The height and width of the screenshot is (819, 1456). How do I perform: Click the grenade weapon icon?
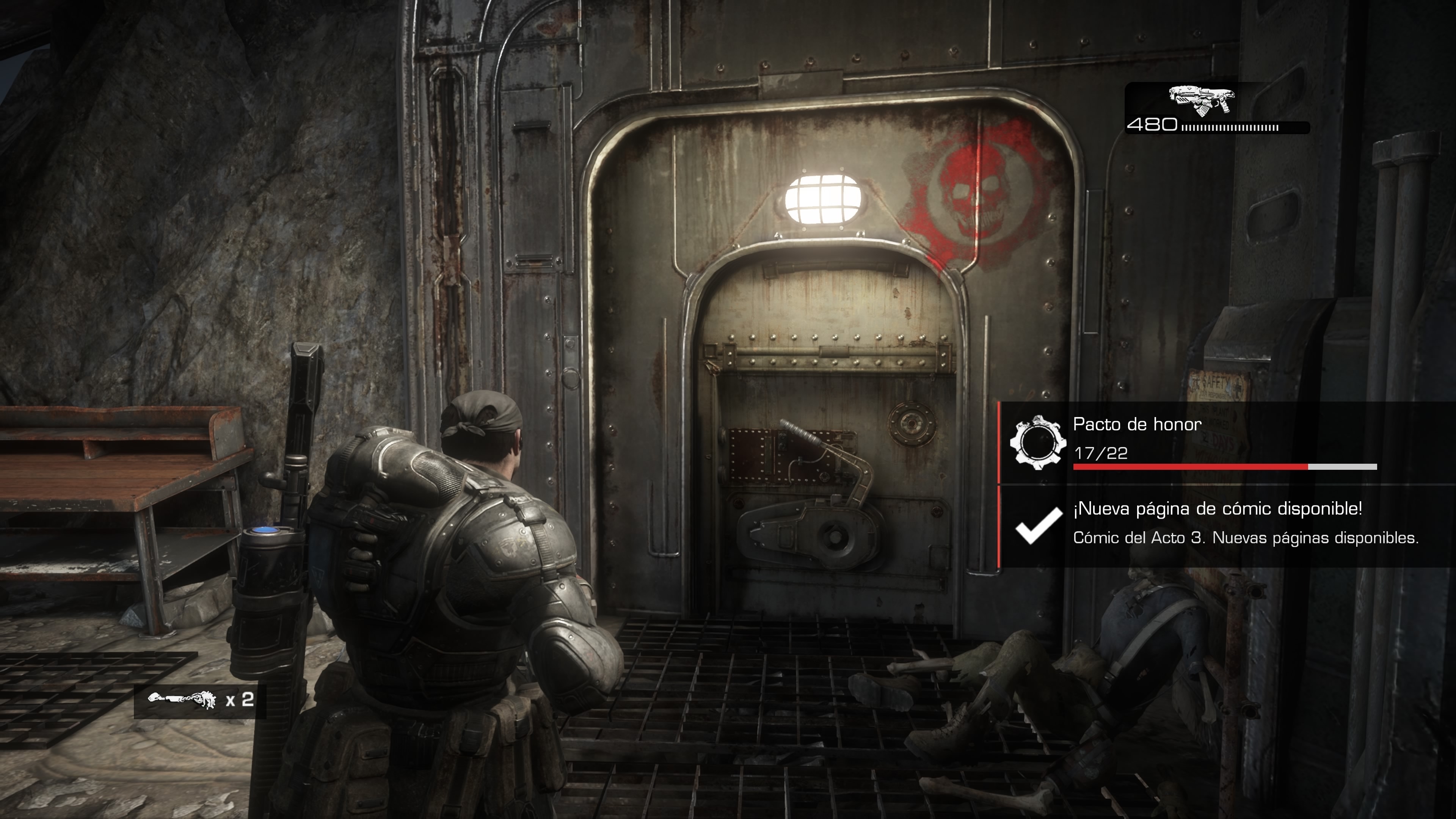(182, 700)
